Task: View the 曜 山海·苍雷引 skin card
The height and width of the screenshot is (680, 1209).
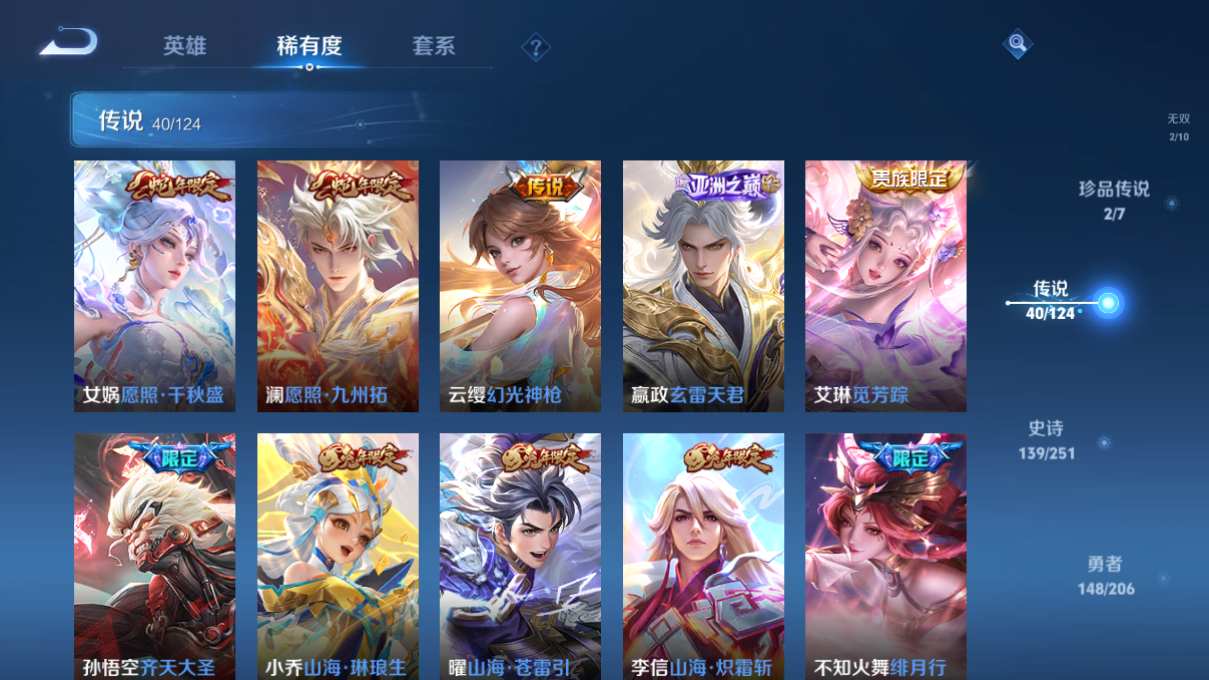Action: [520, 556]
